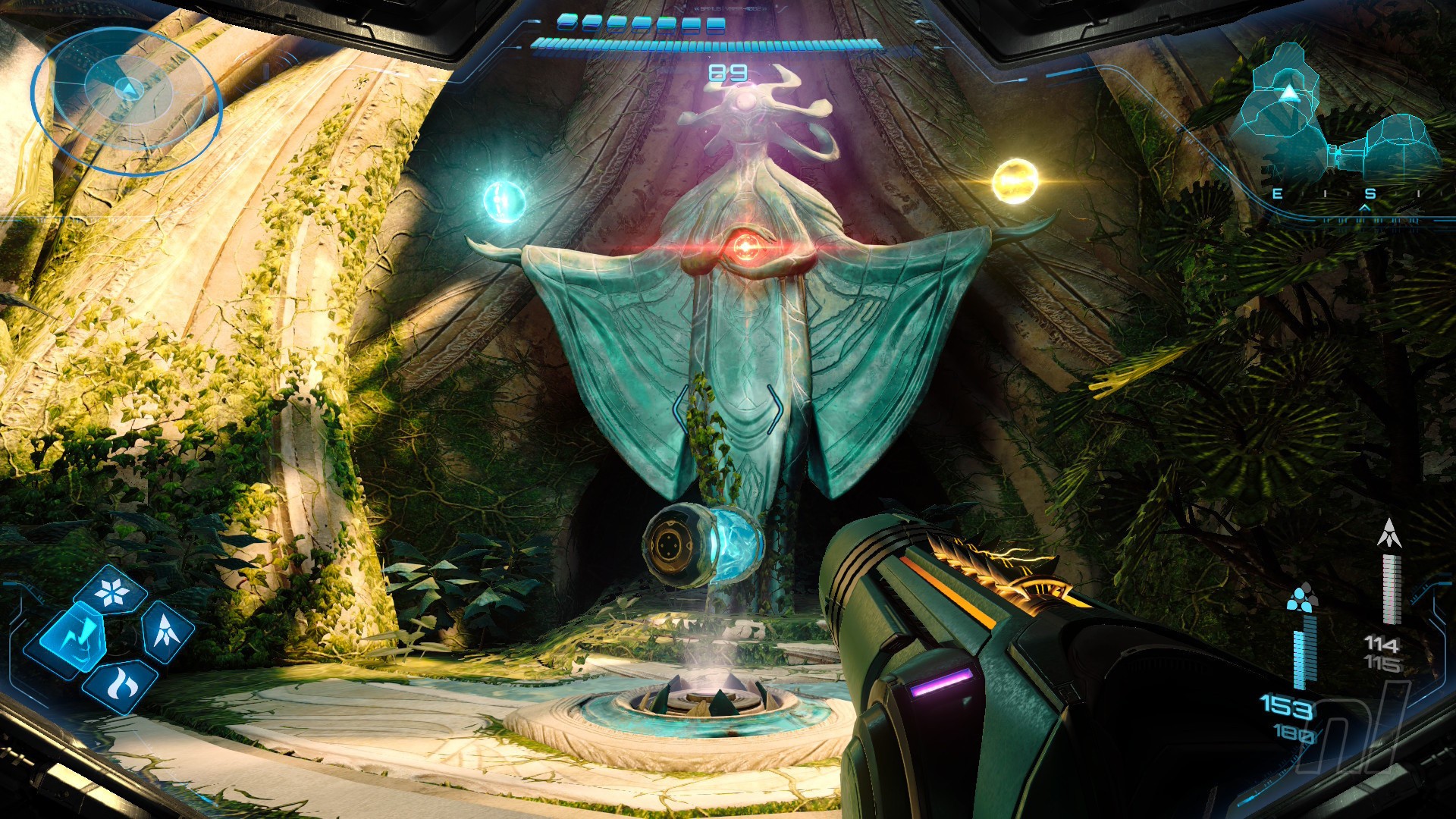Click the missile icon above the ammo gauge
This screenshot has width=1456, height=819.
pyautogui.click(x=1389, y=533)
